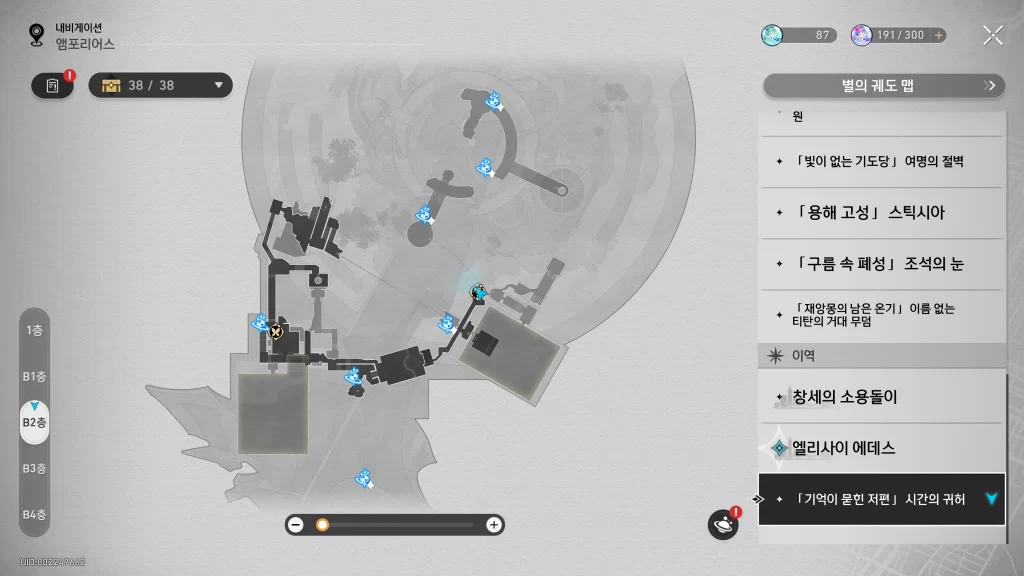Close the map with the X button
Screen dimensions: 1024x576
(x=992, y=35)
